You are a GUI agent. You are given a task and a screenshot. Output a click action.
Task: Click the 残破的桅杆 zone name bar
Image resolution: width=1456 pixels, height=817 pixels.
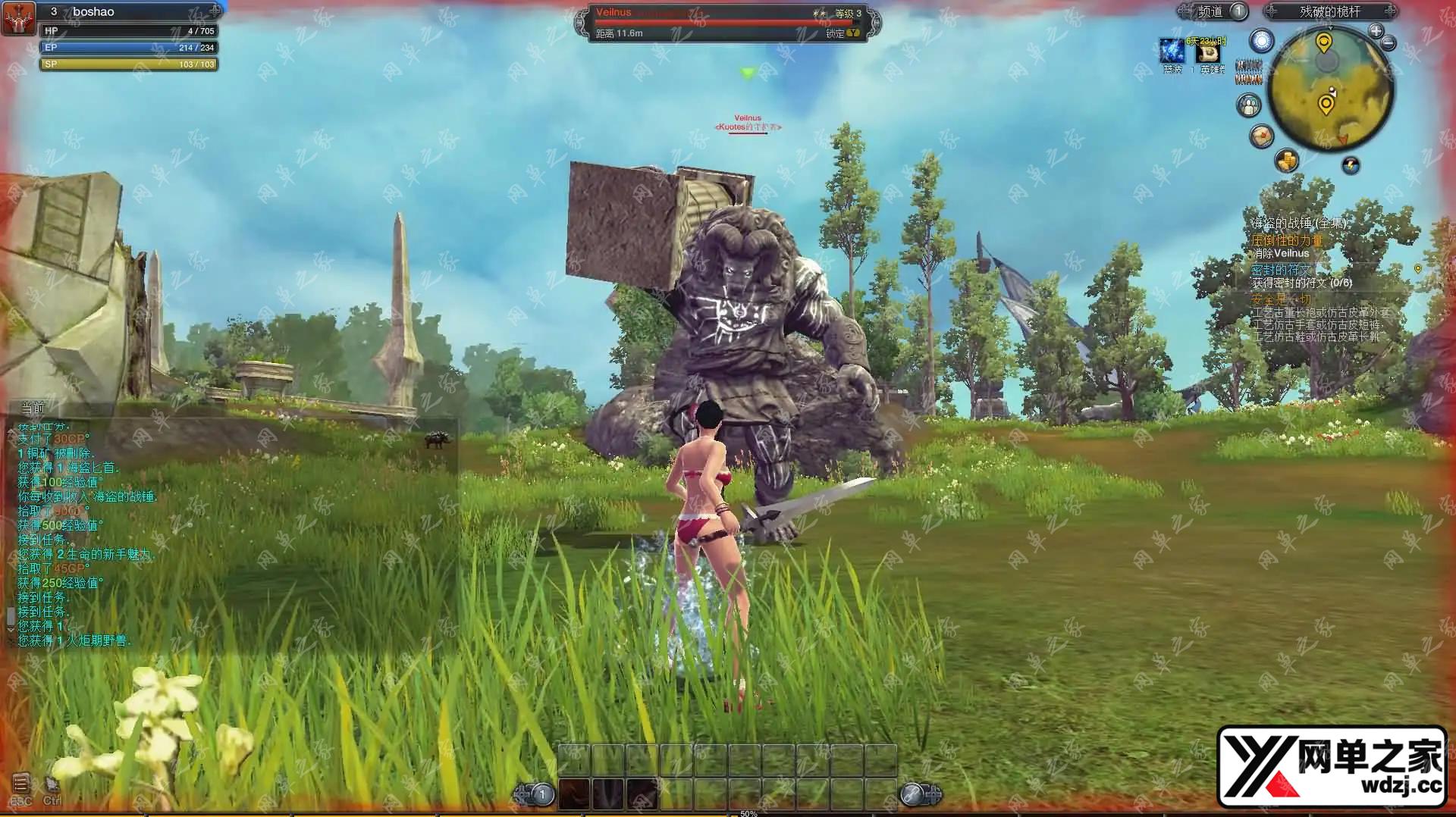1329,11
